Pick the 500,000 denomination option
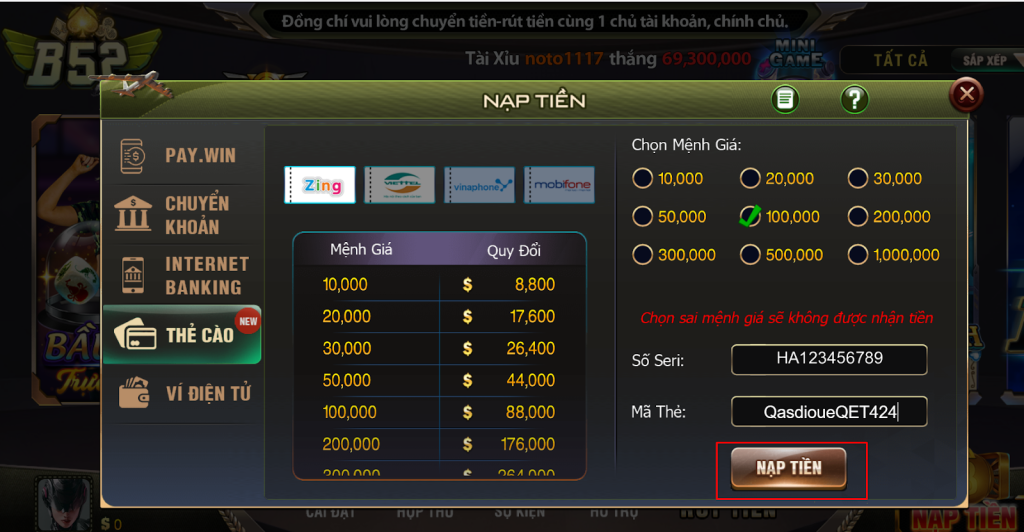Screen dimensions: 1024x532 750,255
